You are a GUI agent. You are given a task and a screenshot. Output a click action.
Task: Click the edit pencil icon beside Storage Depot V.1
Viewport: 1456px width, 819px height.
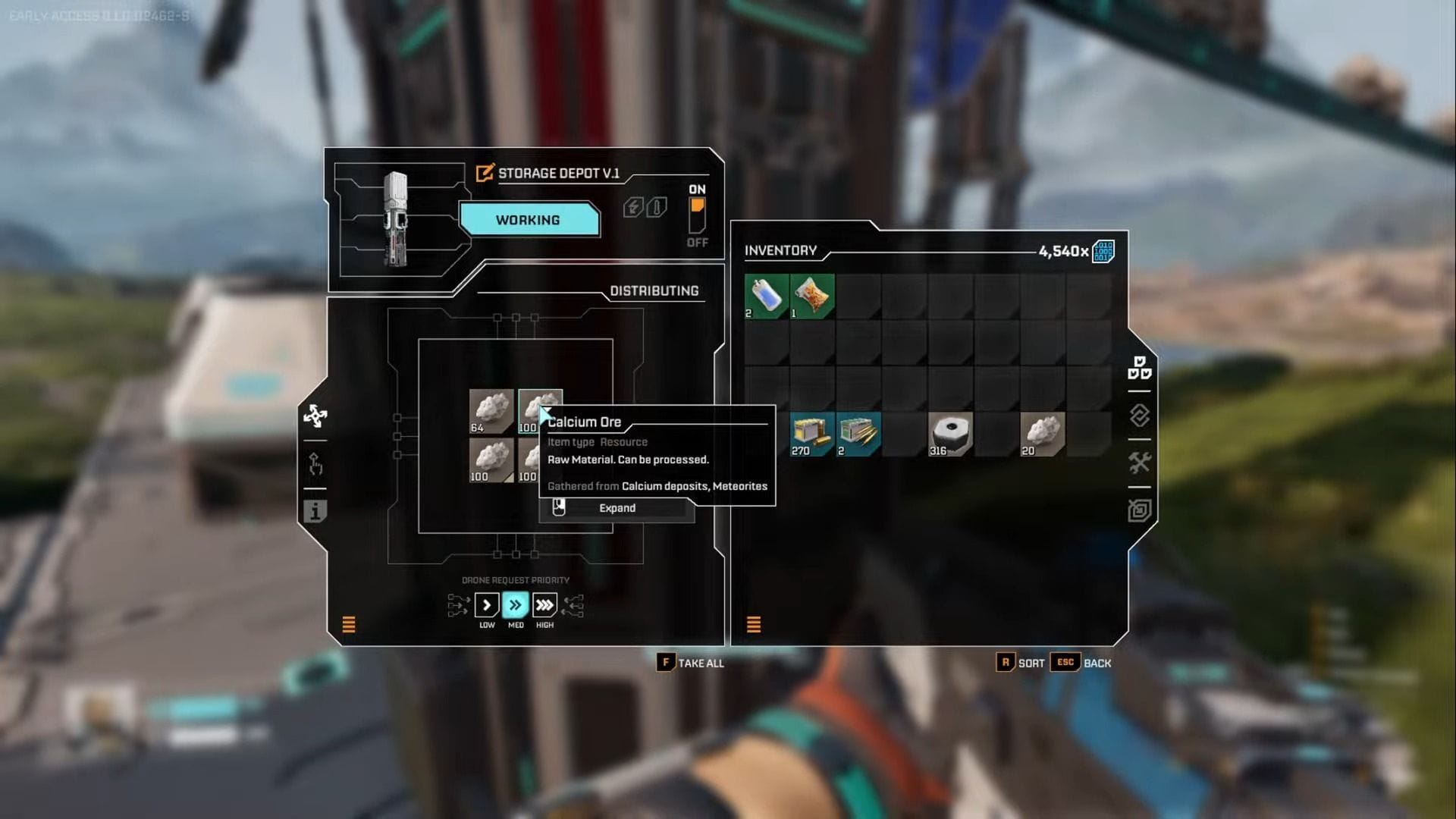click(x=483, y=172)
